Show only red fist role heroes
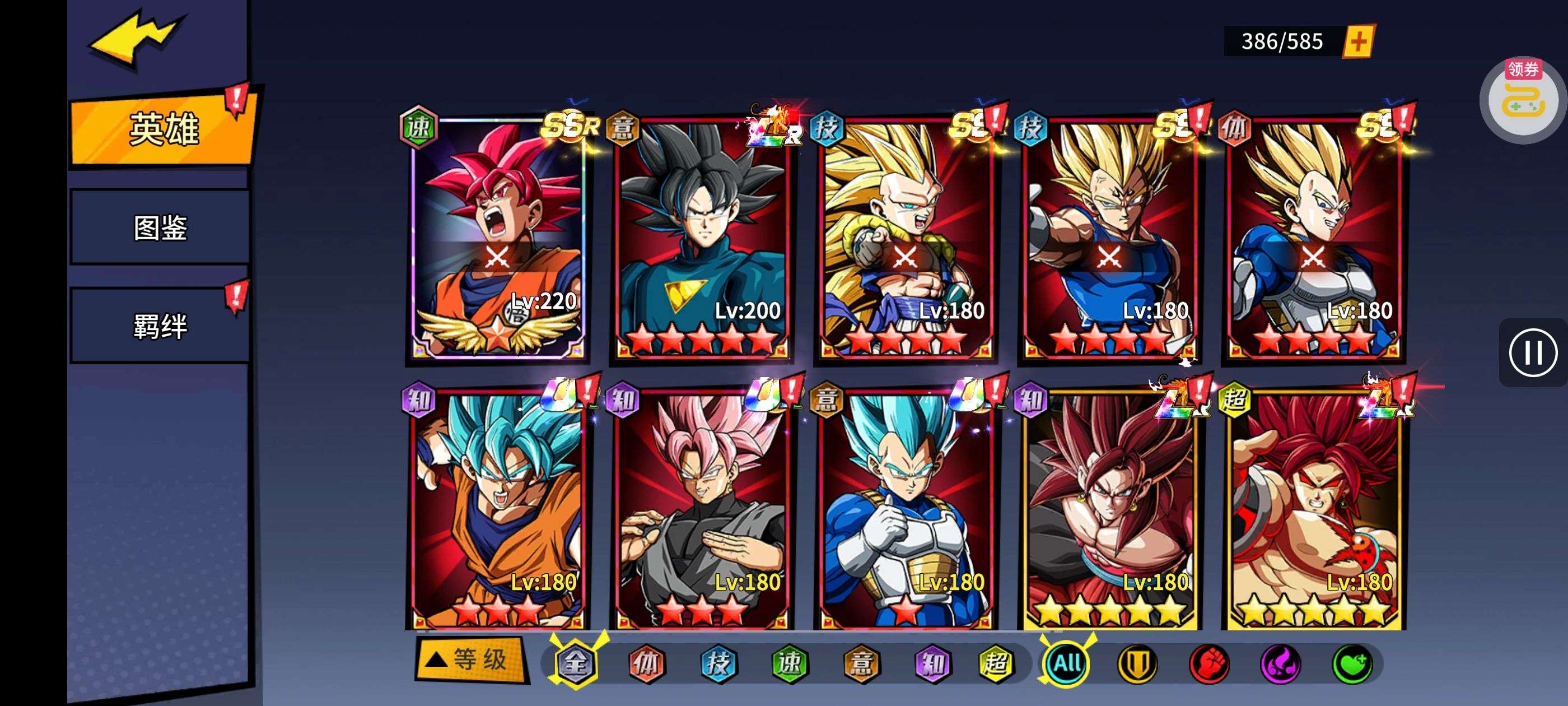This screenshot has width=1568, height=706. coord(1209,663)
